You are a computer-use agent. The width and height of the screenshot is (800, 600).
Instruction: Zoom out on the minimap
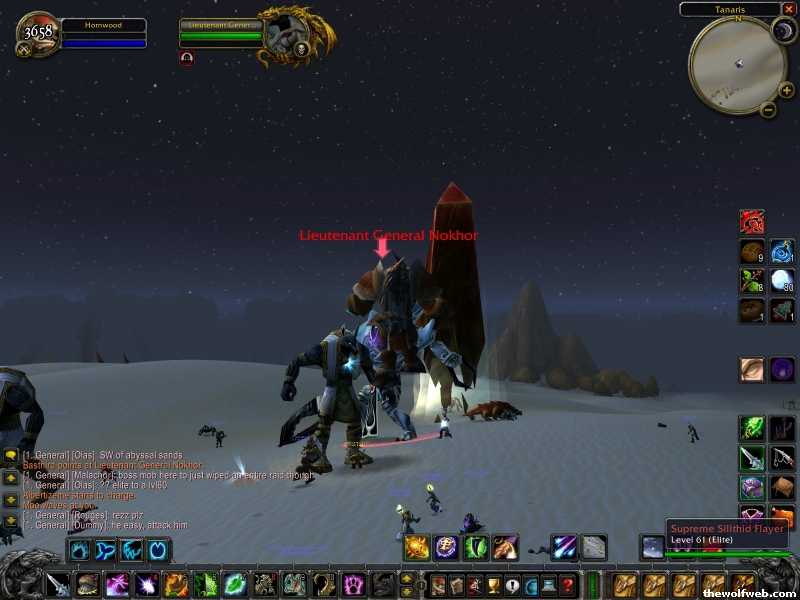pyautogui.click(x=768, y=109)
